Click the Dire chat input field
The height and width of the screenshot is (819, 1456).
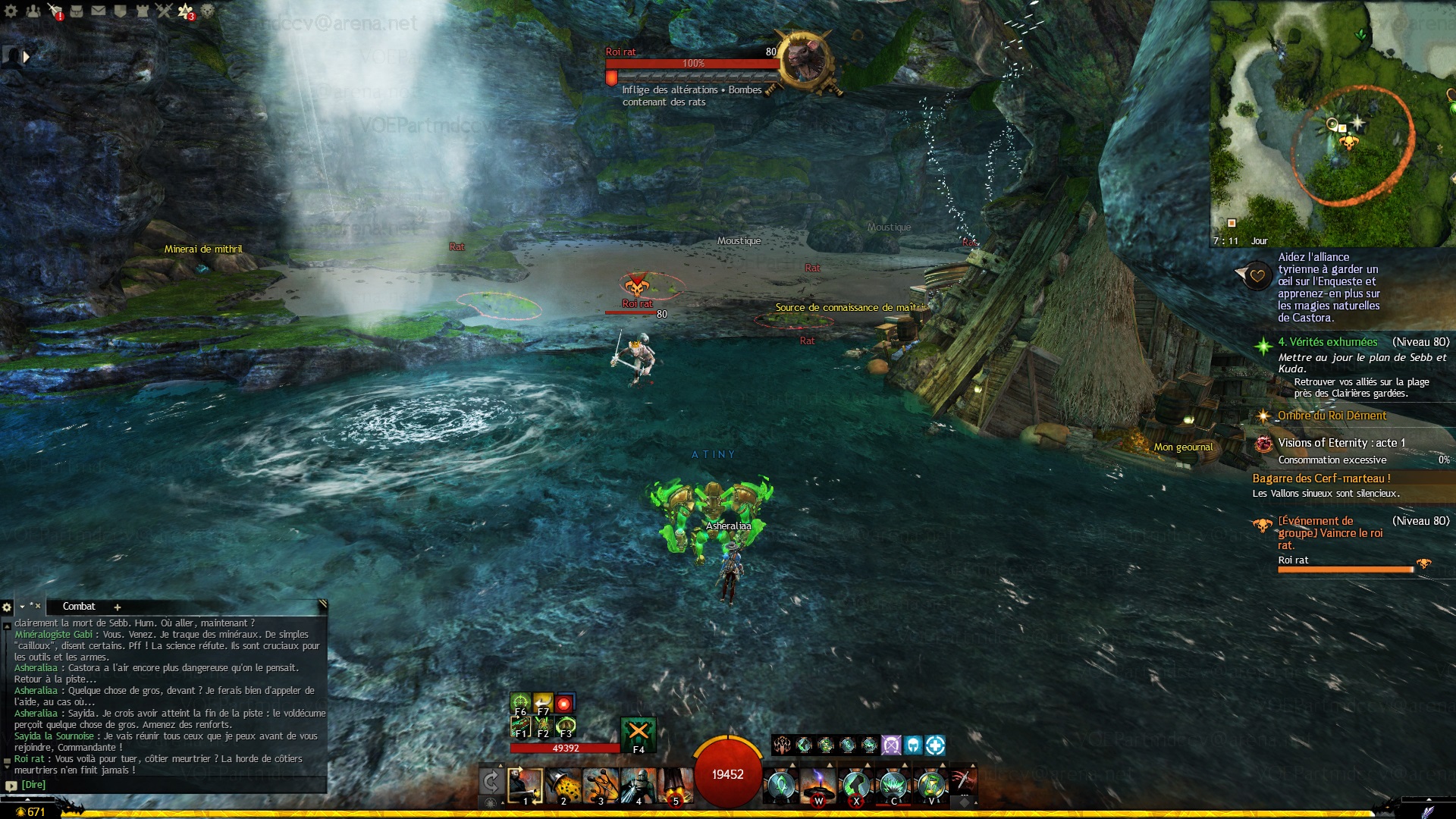[x=167, y=785]
